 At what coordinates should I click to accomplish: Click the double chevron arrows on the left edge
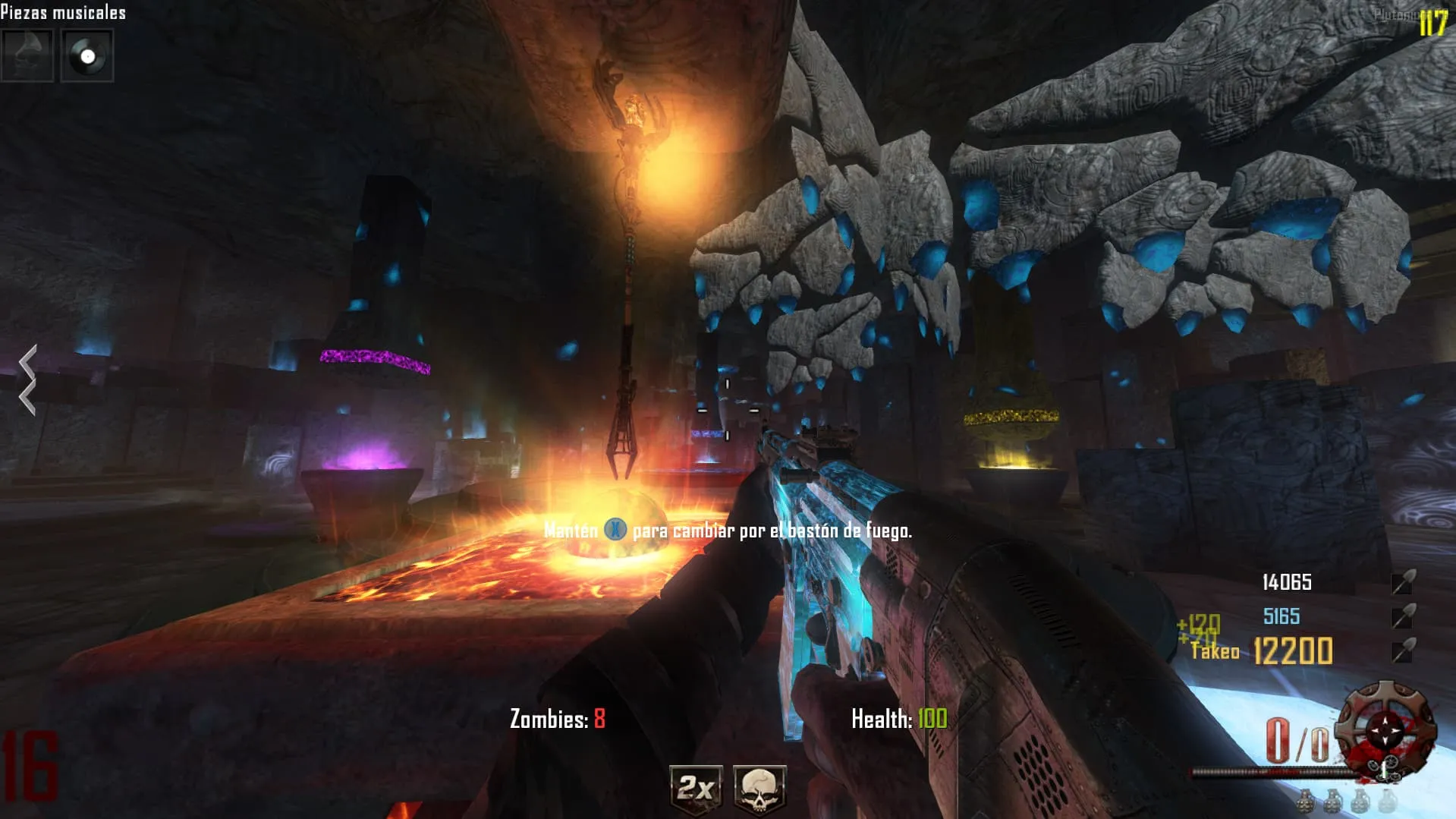(28, 380)
